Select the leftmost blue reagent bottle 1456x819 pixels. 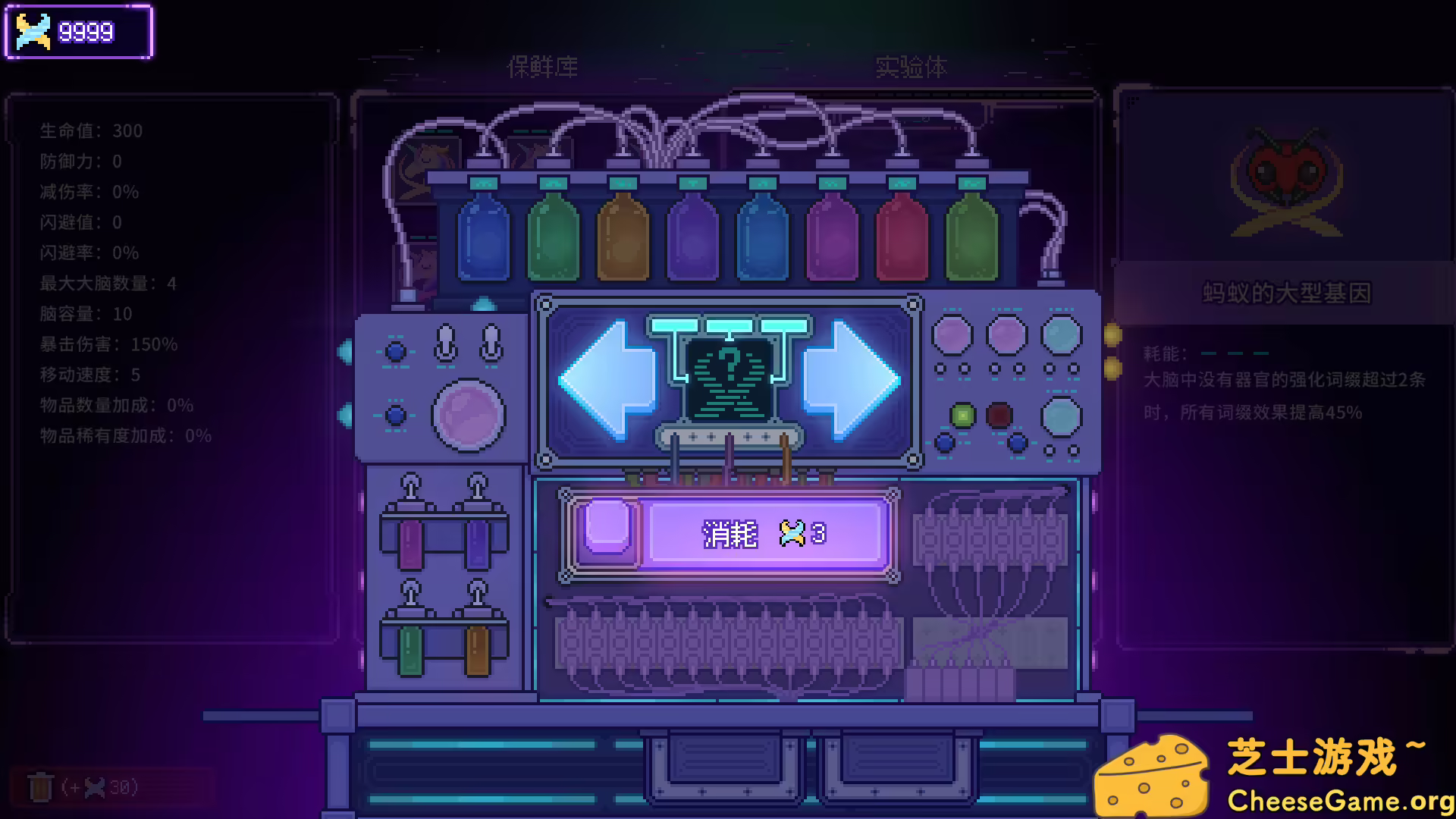click(485, 235)
